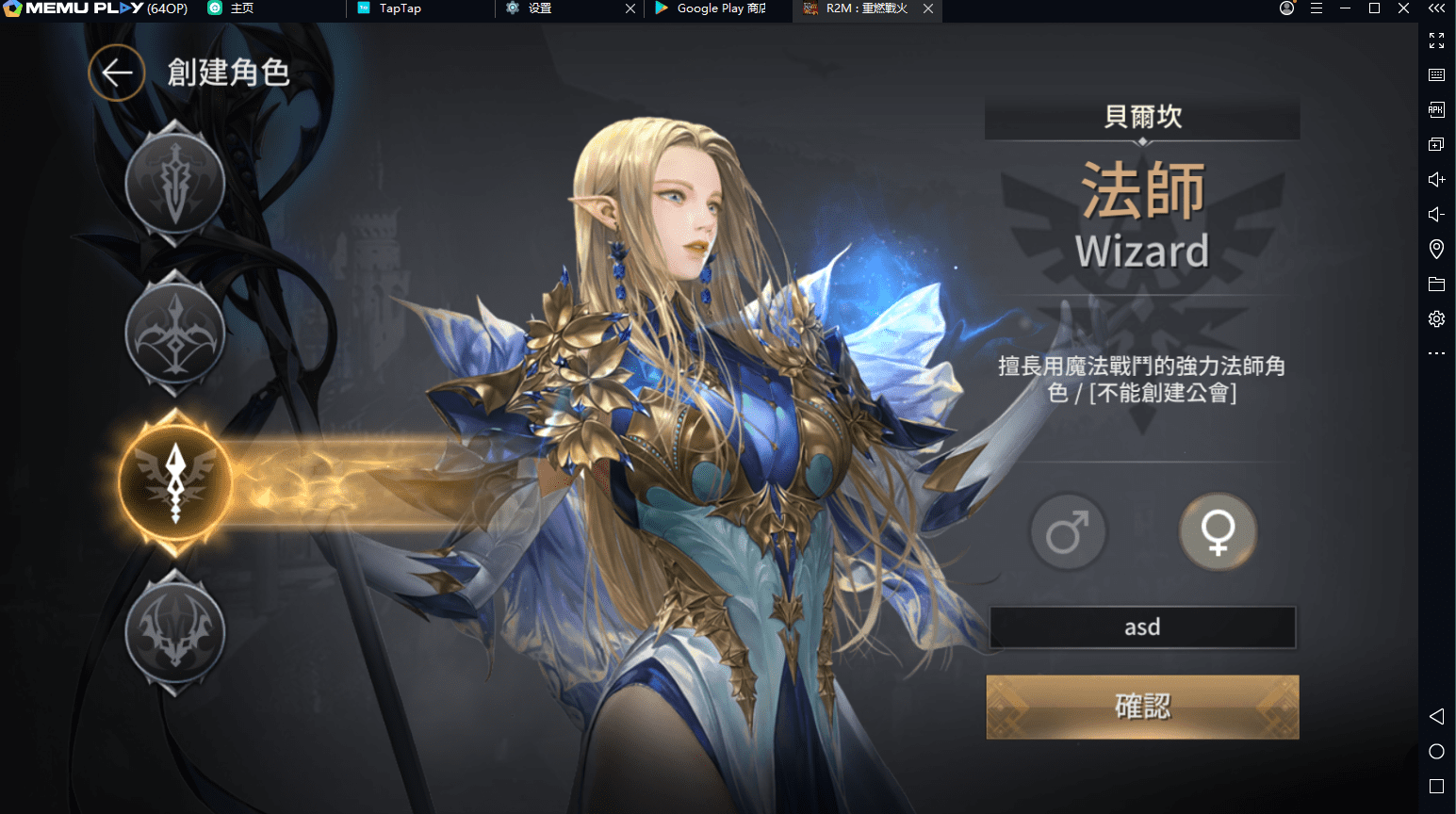Image resolution: width=1456 pixels, height=814 pixels.
Task: Select the glowing Wizard class emblem
Action: (x=175, y=481)
